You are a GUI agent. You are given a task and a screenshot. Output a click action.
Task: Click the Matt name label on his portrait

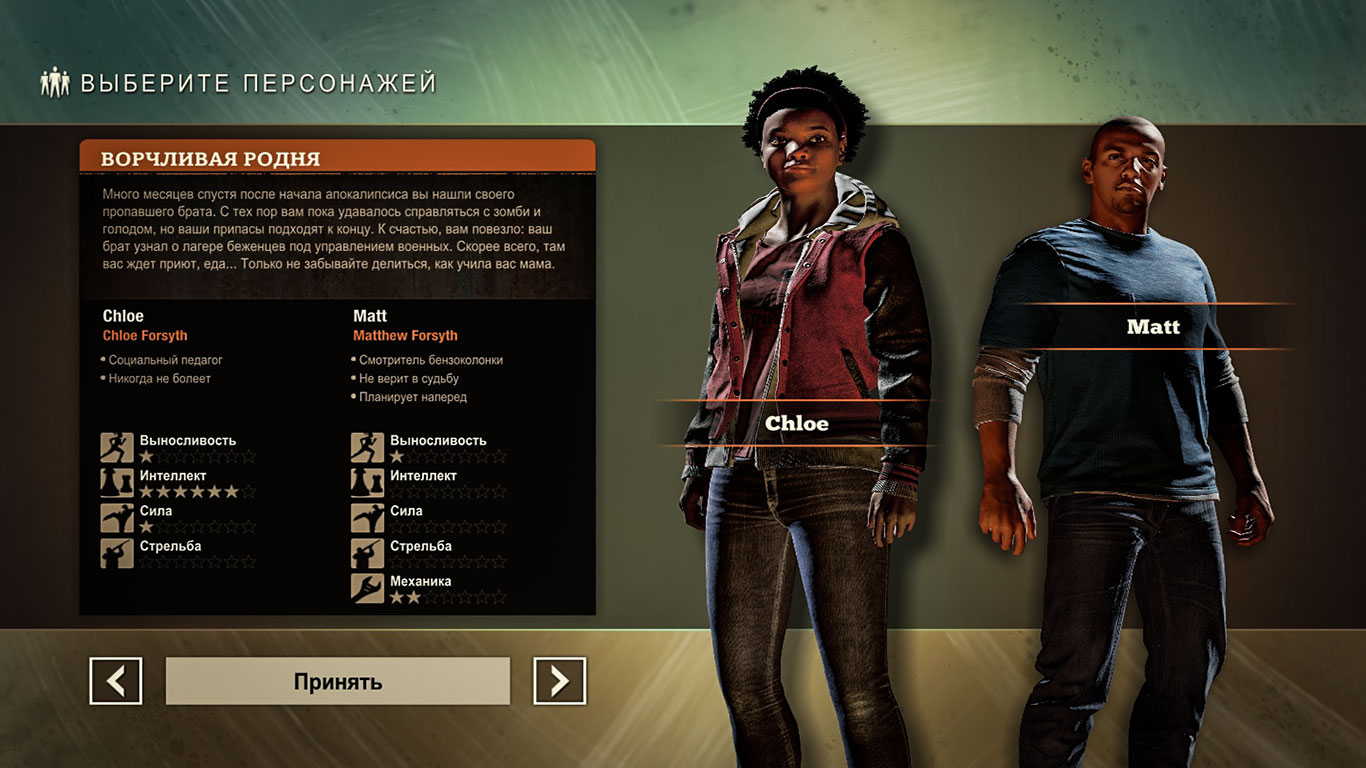click(1154, 326)
